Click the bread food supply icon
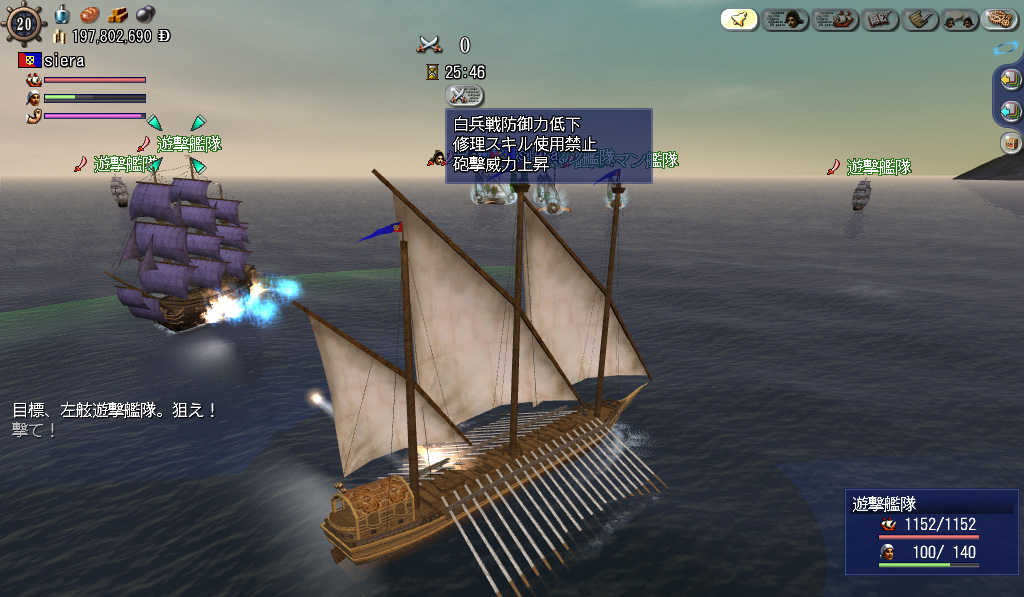The height and width of the screenshot is (597, 1024). click(x=90, y=15)
